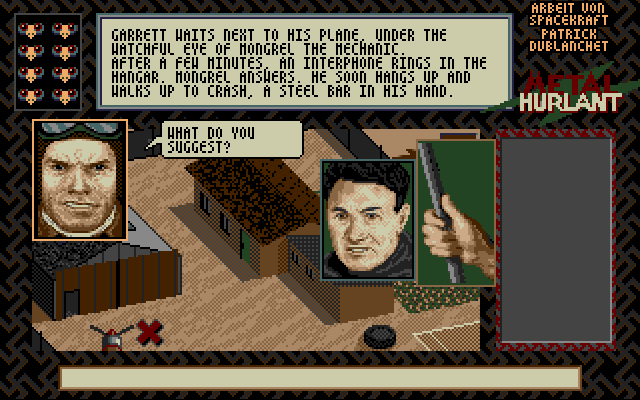Image resolution: width=640 pixels, height=400 pixels.
Task: Select the blank text input bar
Action: (320, 378)
